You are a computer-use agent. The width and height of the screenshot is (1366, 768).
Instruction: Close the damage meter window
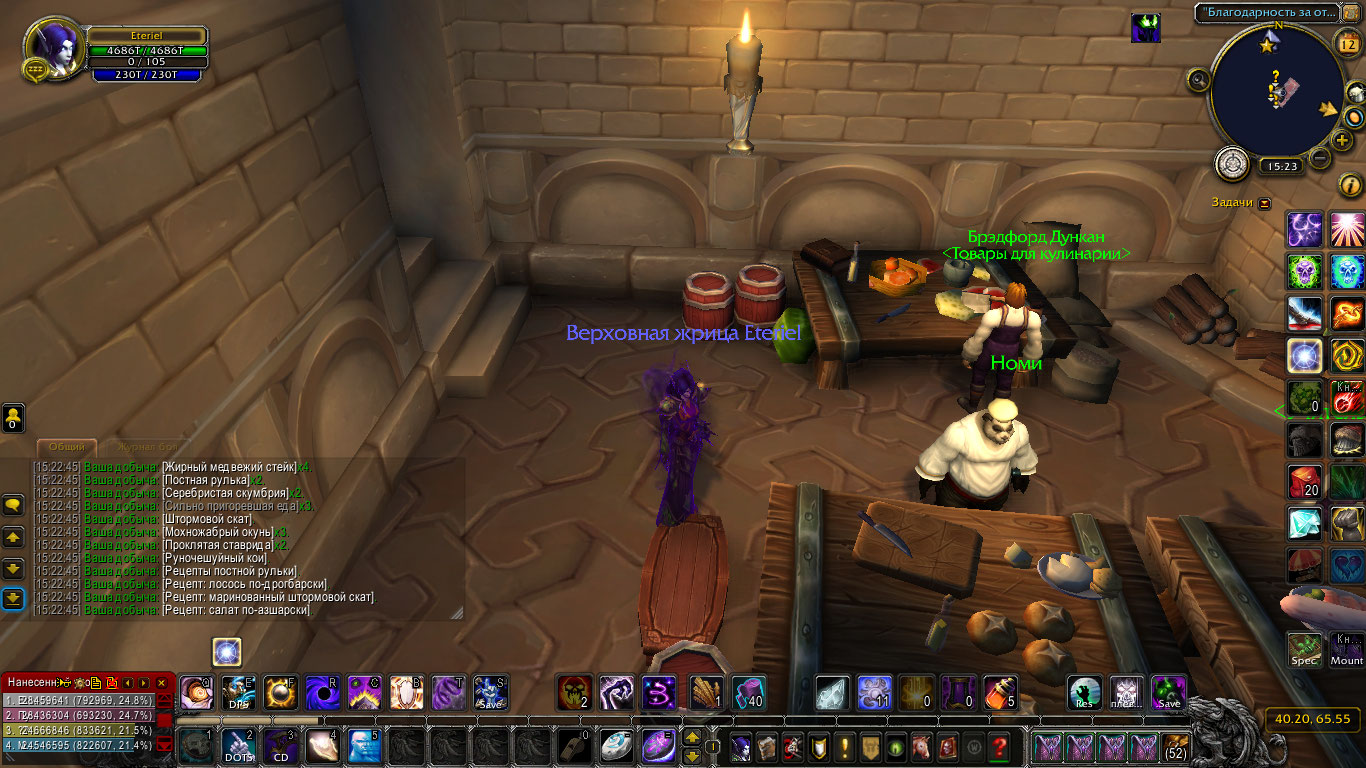click(x=162, y=682)
